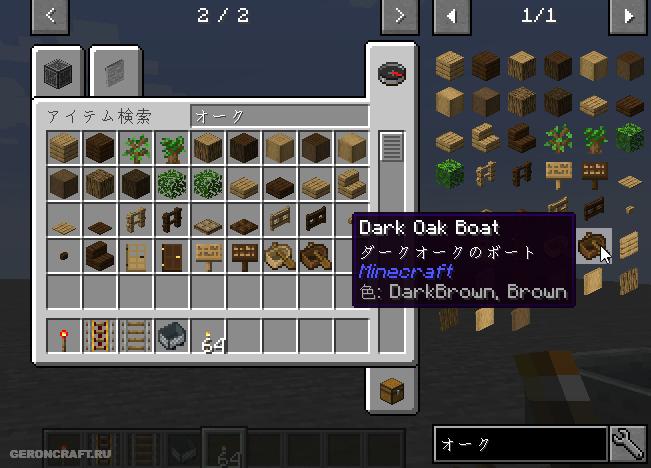Open the compass search items tab
Screen dimensions: 651x468
(391, 73)
